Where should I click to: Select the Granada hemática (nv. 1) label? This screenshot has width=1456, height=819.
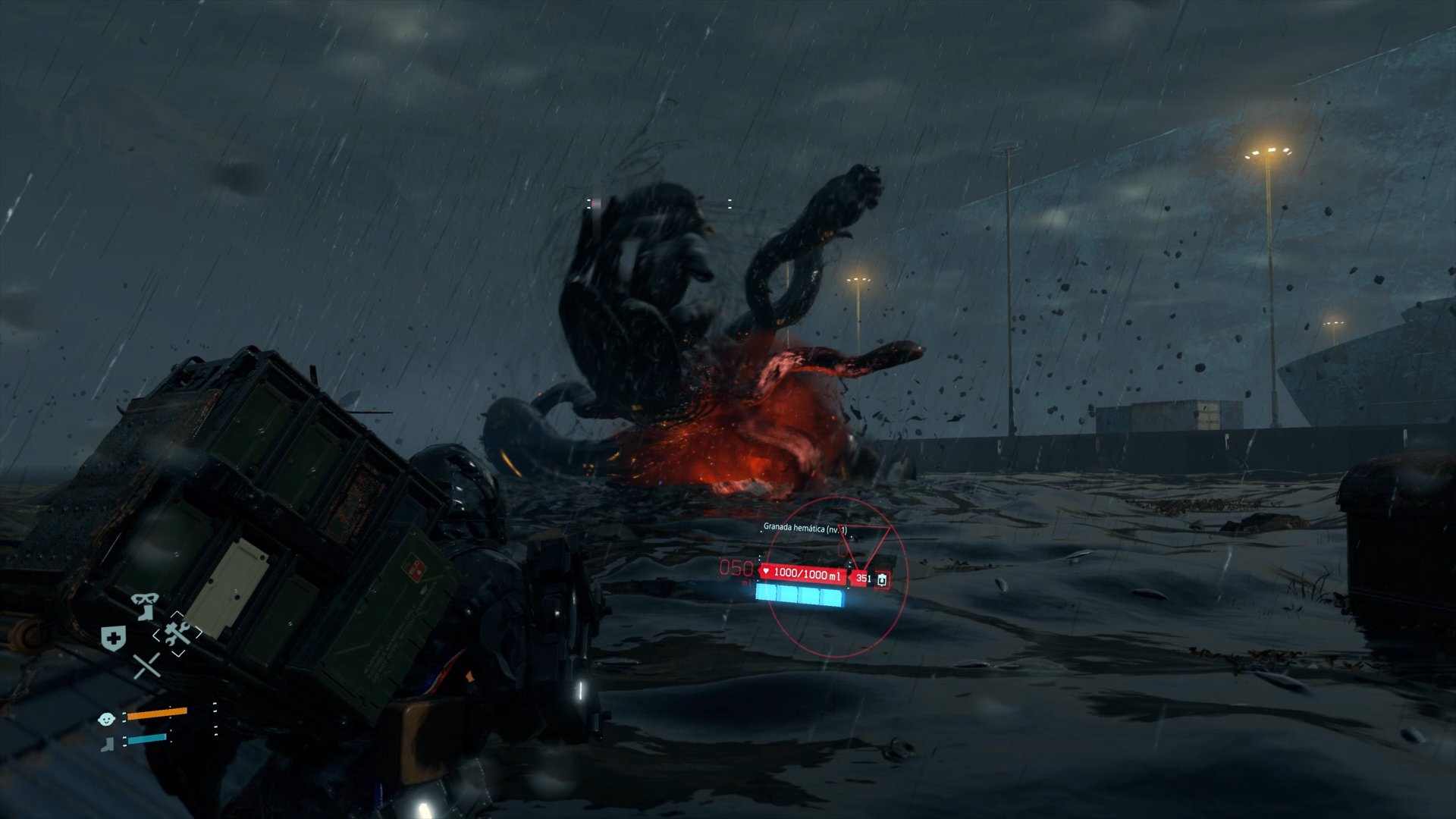pos(805,529)
